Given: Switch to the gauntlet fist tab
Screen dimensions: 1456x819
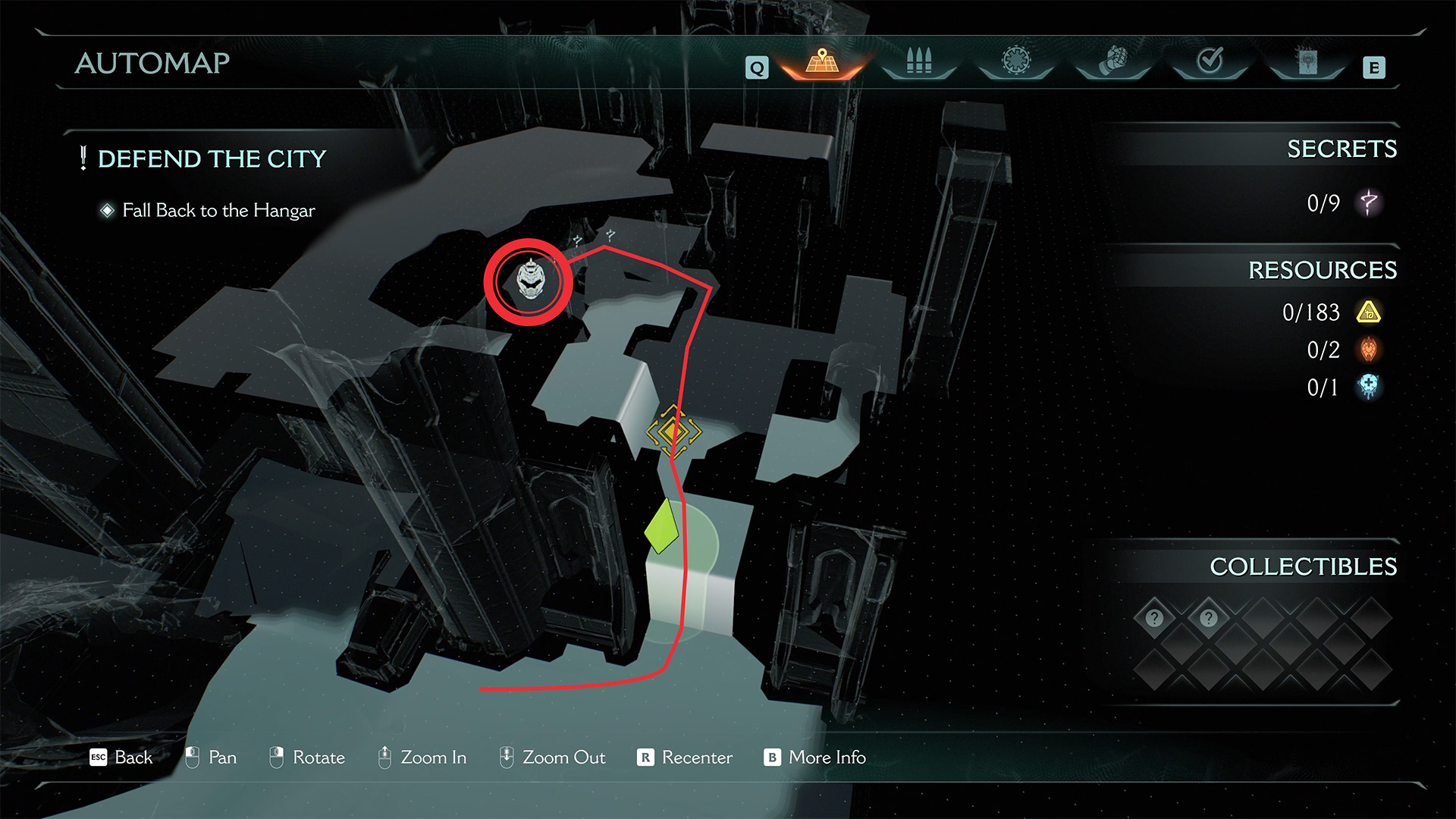Looking at the screenshot, I should (1112, 62).
